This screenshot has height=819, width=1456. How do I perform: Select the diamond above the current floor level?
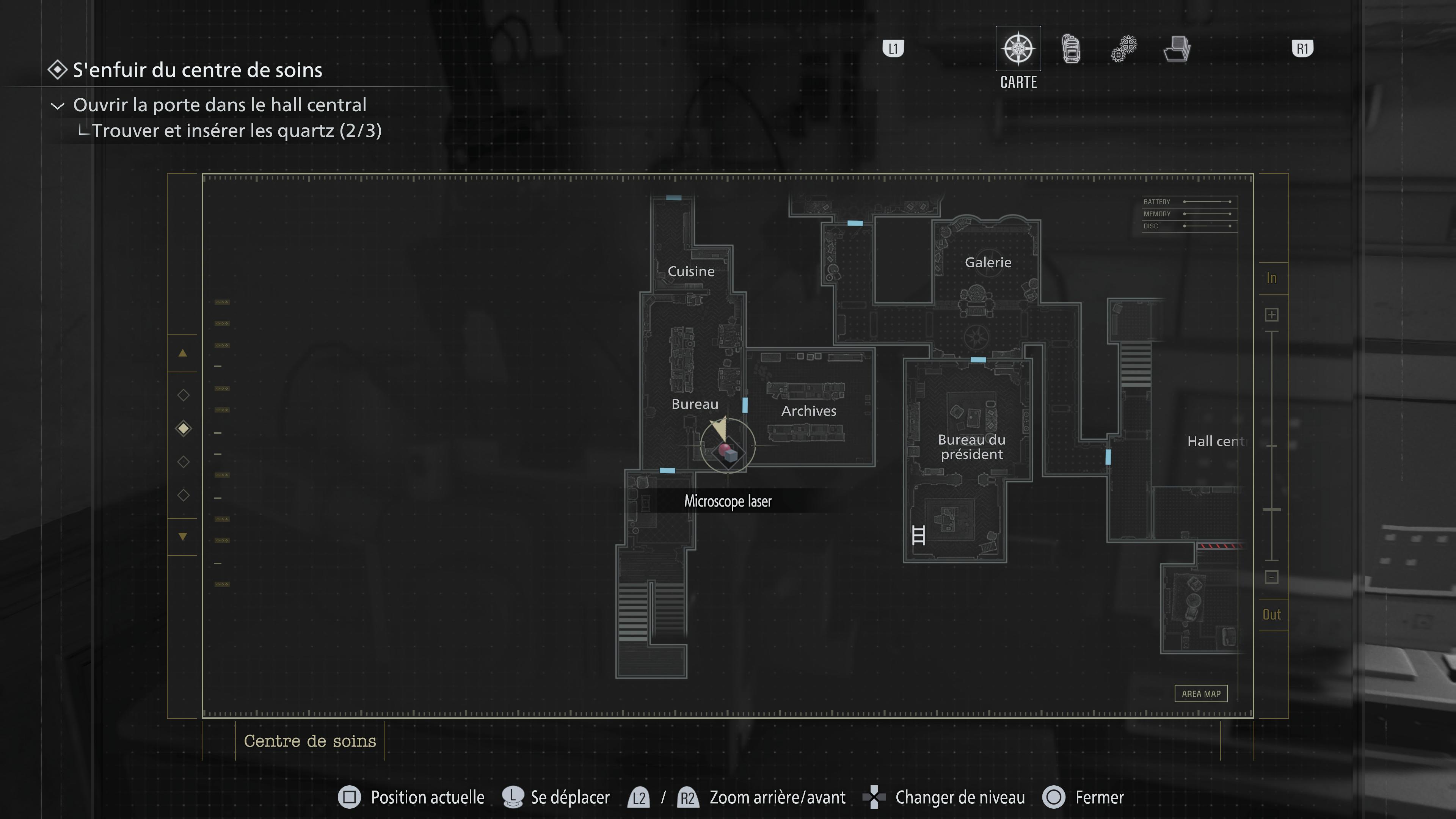183,395
